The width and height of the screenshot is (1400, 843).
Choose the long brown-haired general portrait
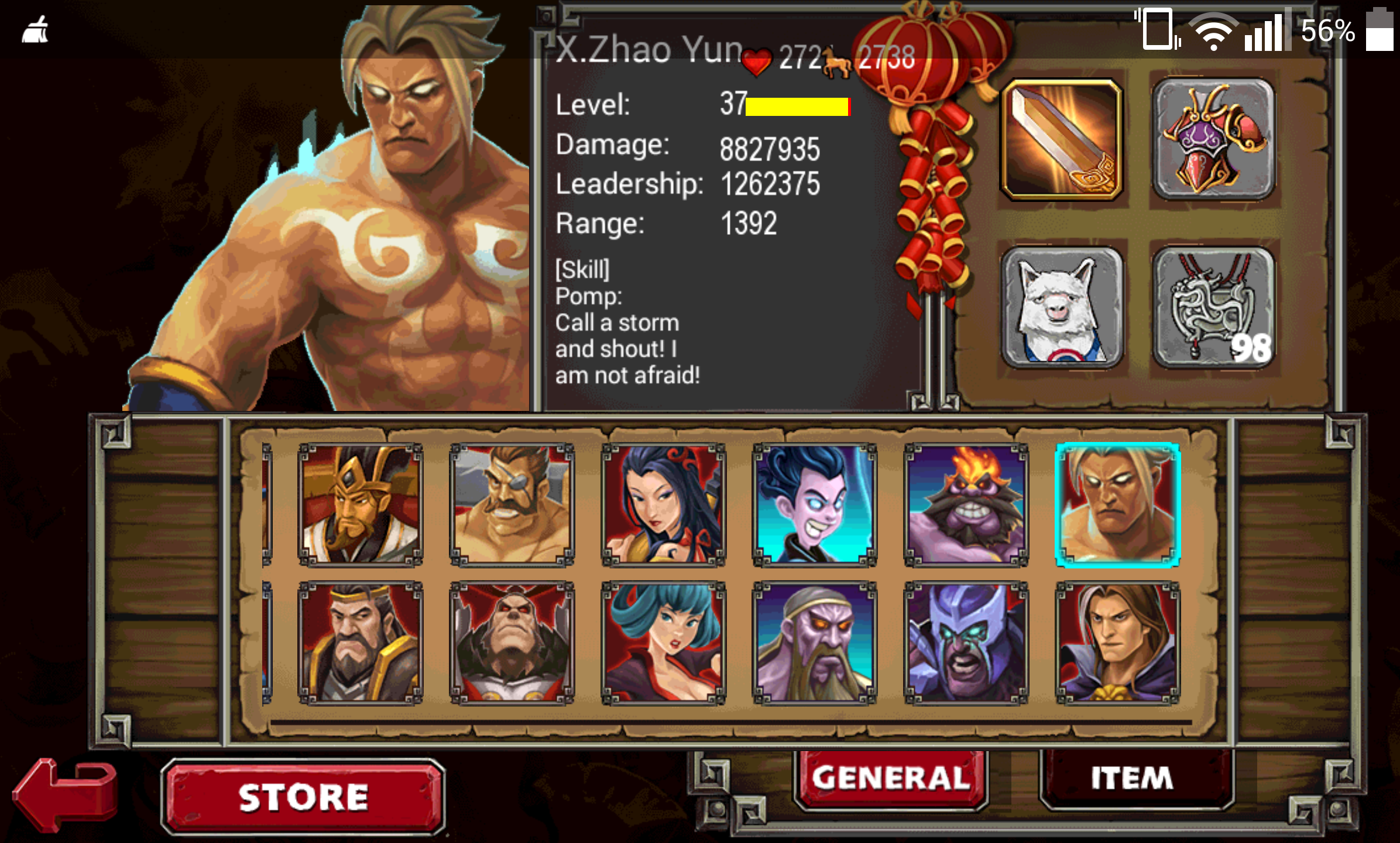pyautogui.click(x=1117, y=643)
